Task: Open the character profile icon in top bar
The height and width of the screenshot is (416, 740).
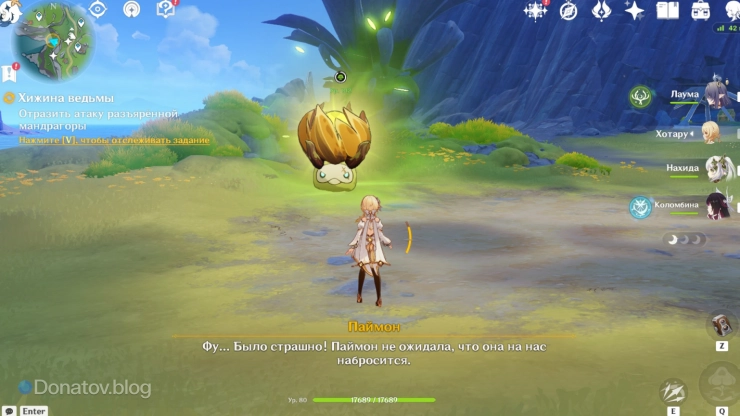Action: 729,11
